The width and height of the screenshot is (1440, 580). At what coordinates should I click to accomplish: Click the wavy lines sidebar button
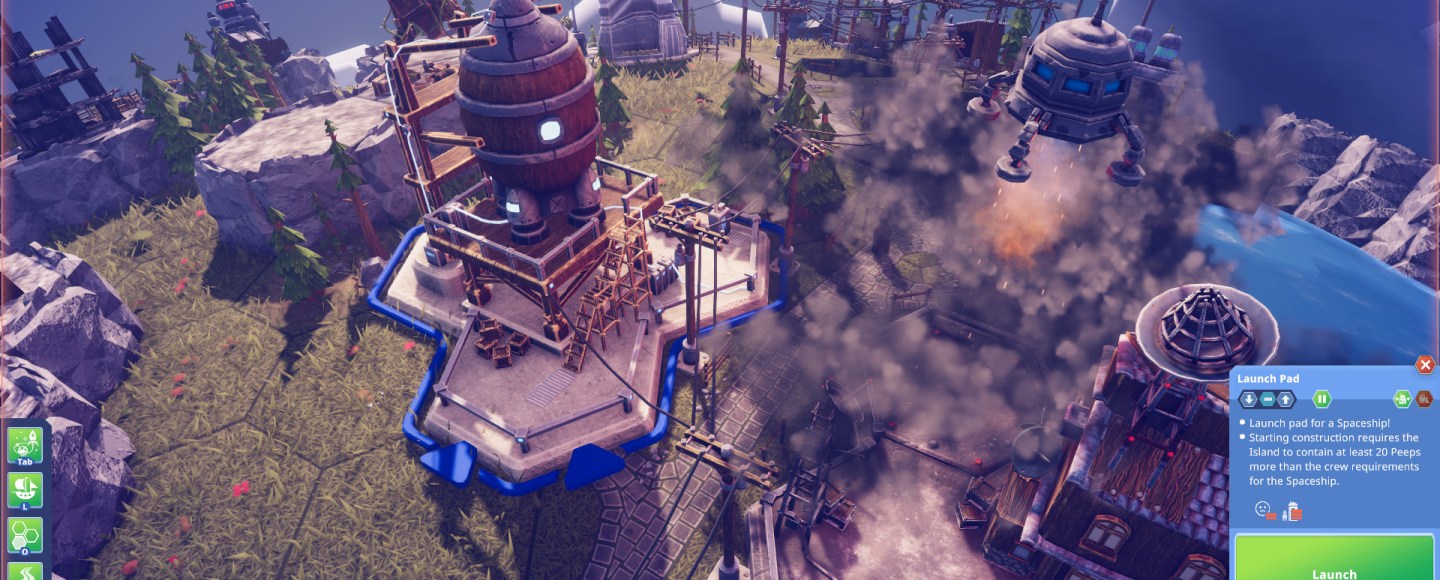[x=25, y=572]
